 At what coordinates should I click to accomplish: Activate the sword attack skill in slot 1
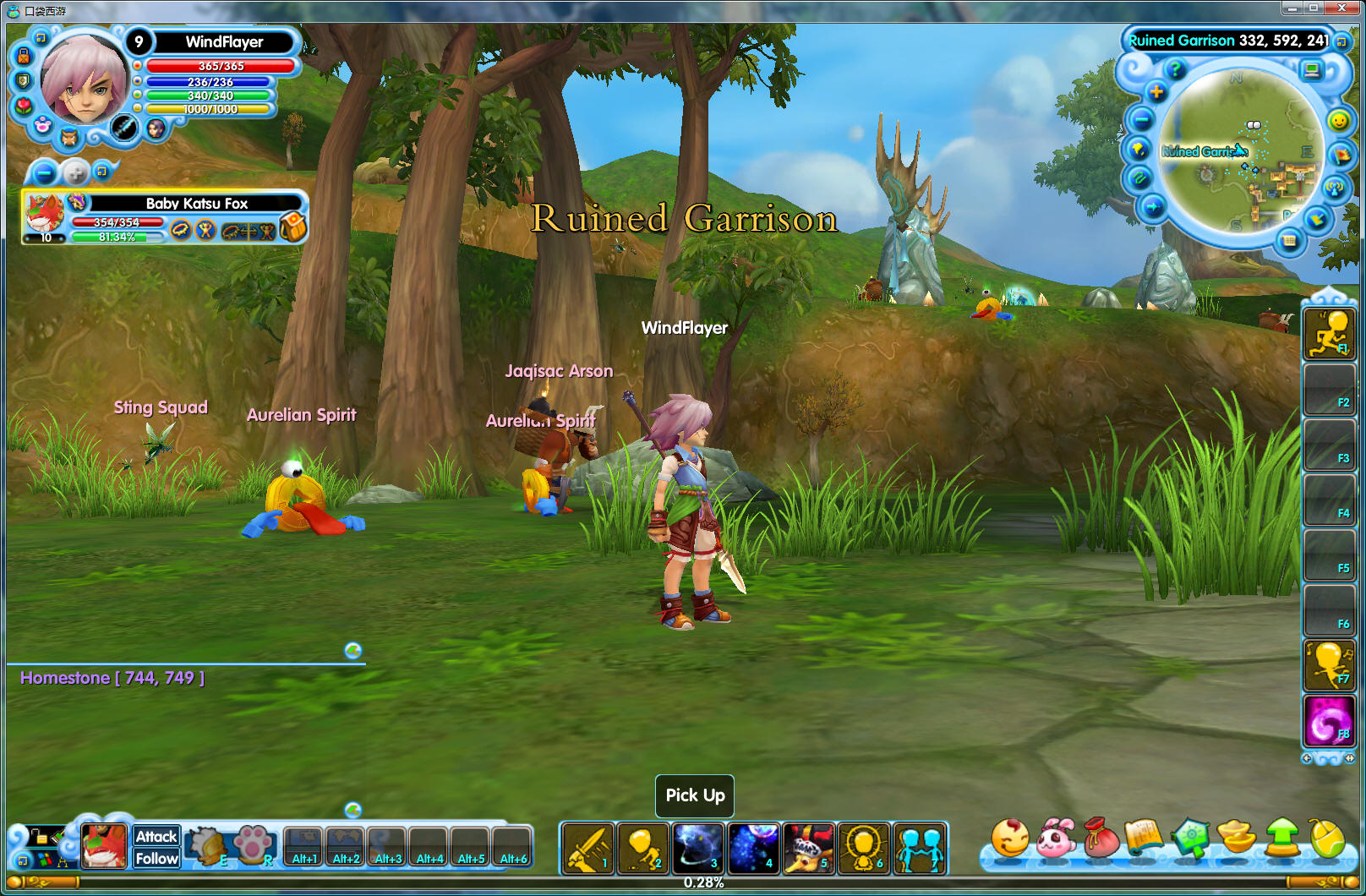click(587, 848)
